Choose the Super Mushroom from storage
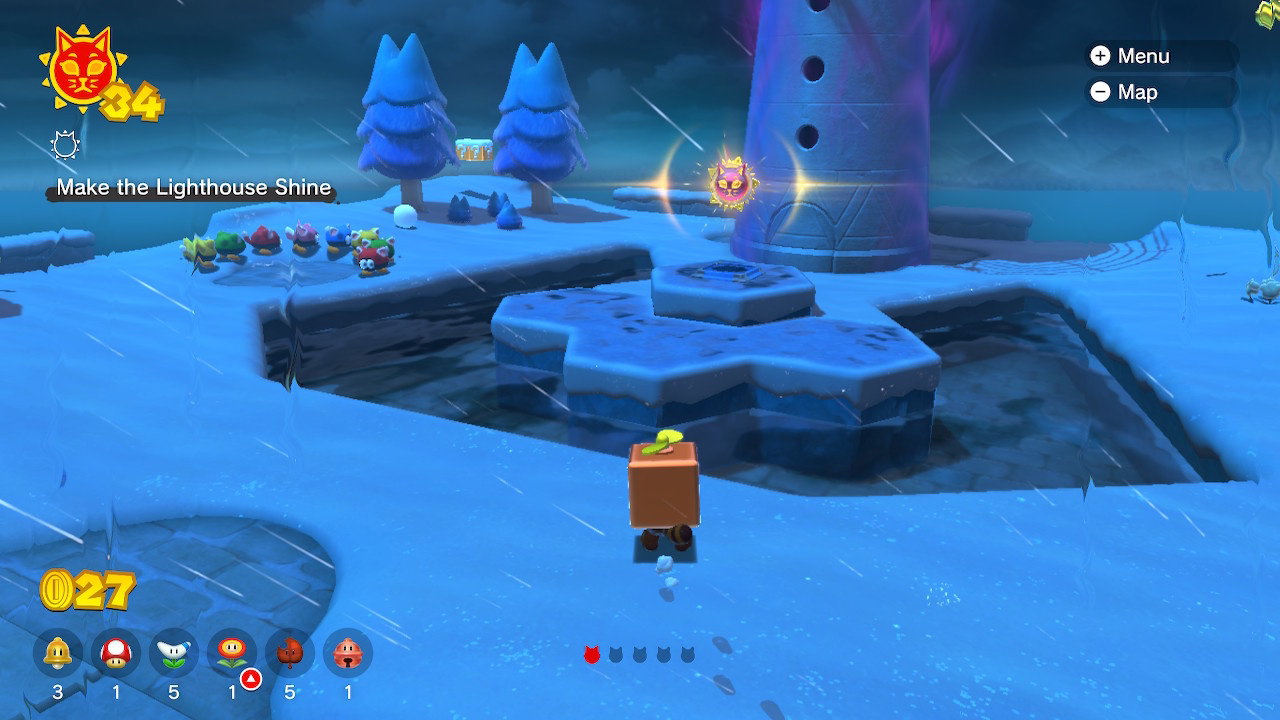The height and width of the screenshot is (720, 1280). [x=116, y=654]
